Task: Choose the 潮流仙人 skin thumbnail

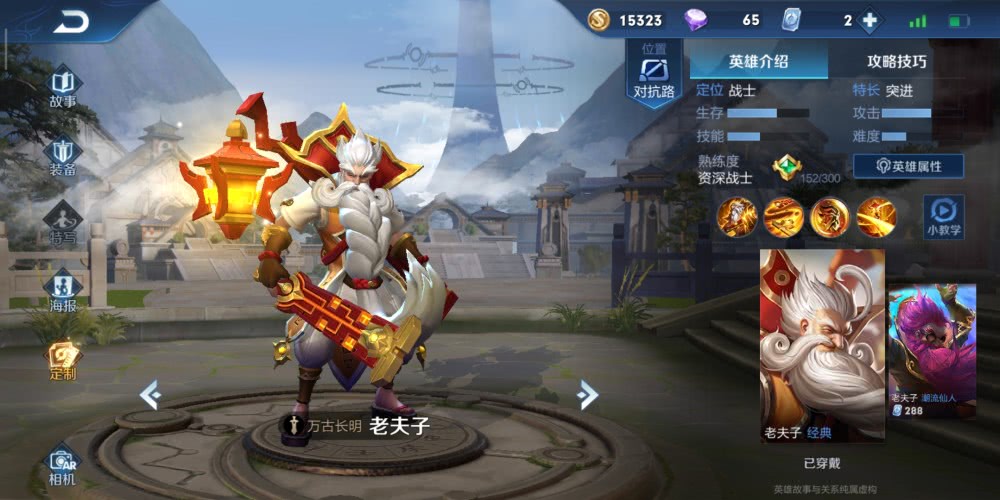Action: pos(932,350)
